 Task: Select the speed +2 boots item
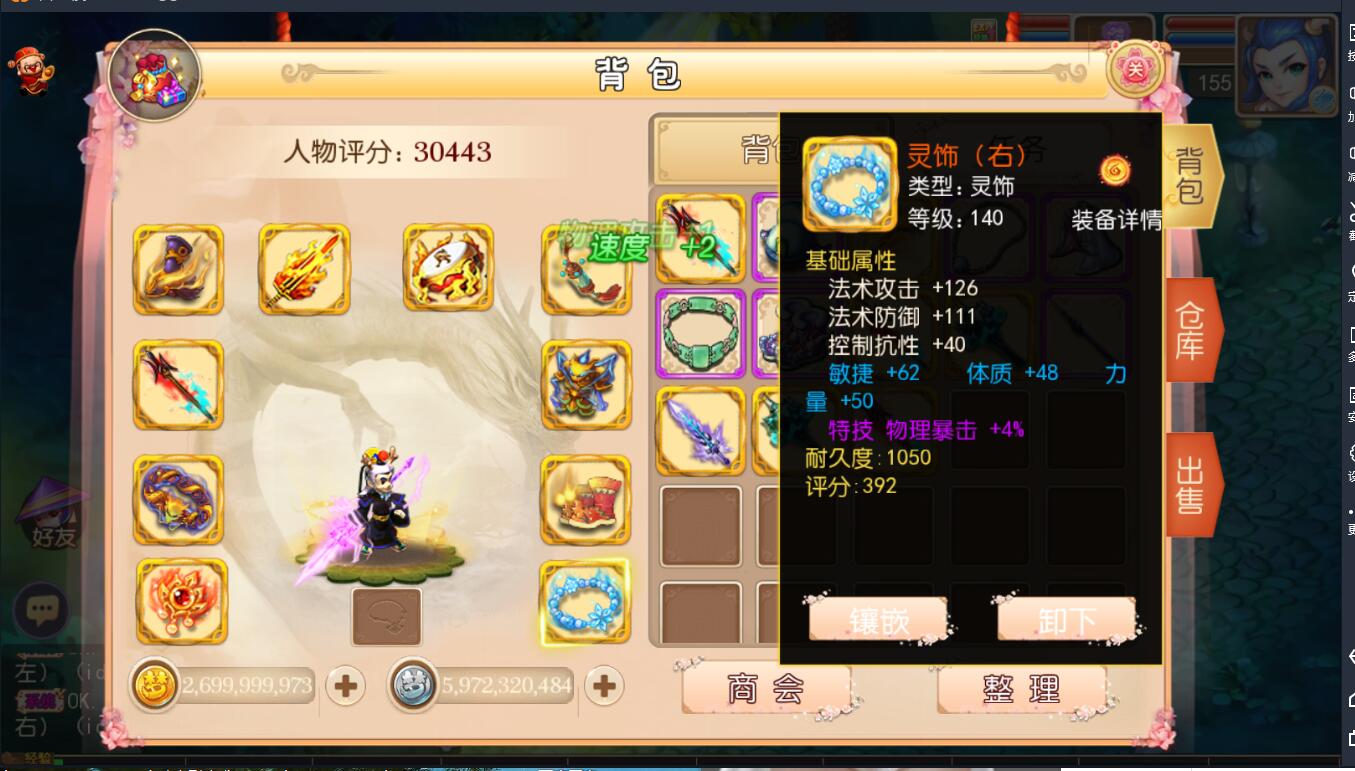tap(585, 268)
